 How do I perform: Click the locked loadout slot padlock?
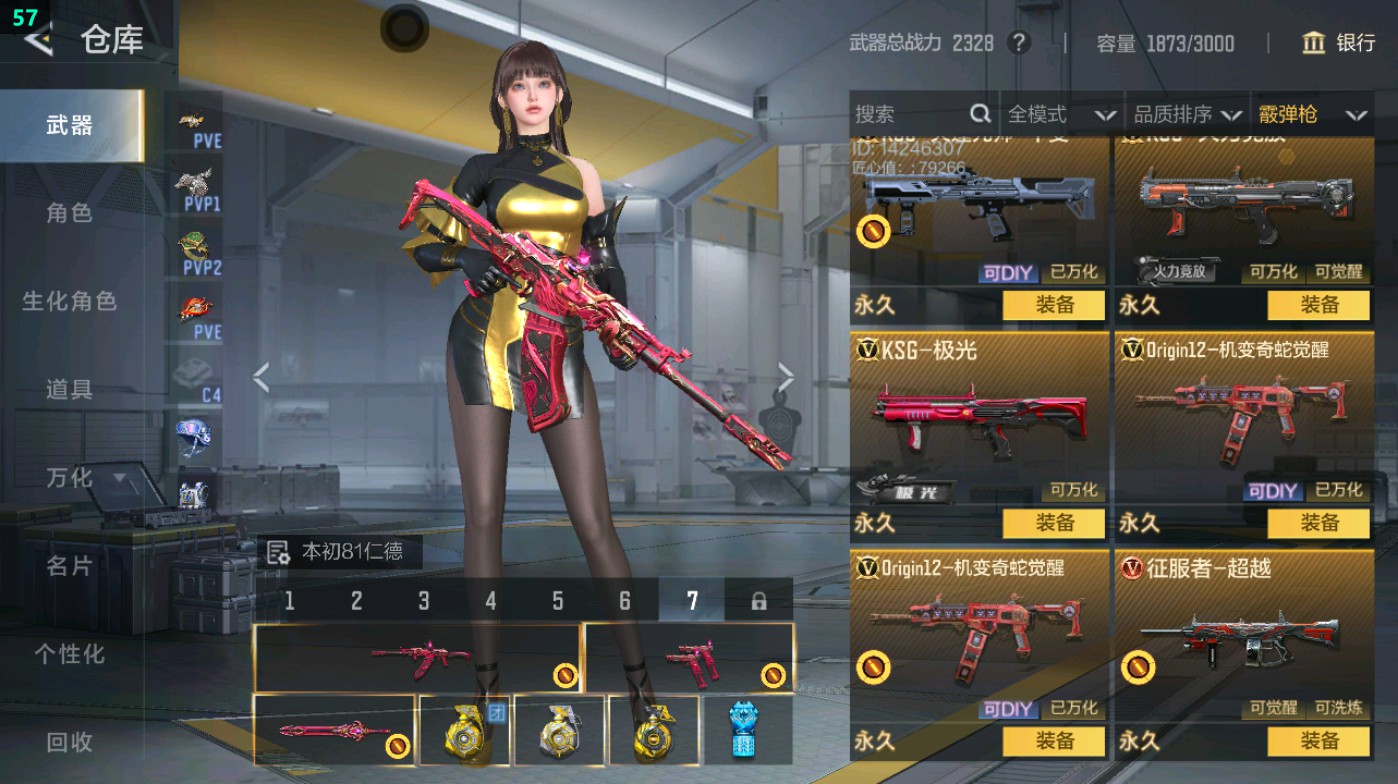(759, 601)
